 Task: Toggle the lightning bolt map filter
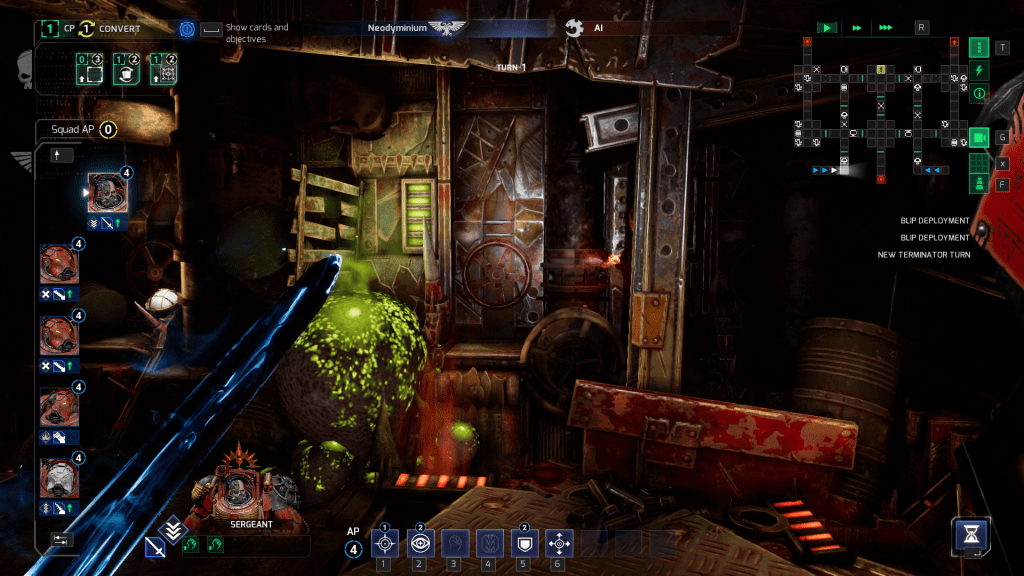979,70
